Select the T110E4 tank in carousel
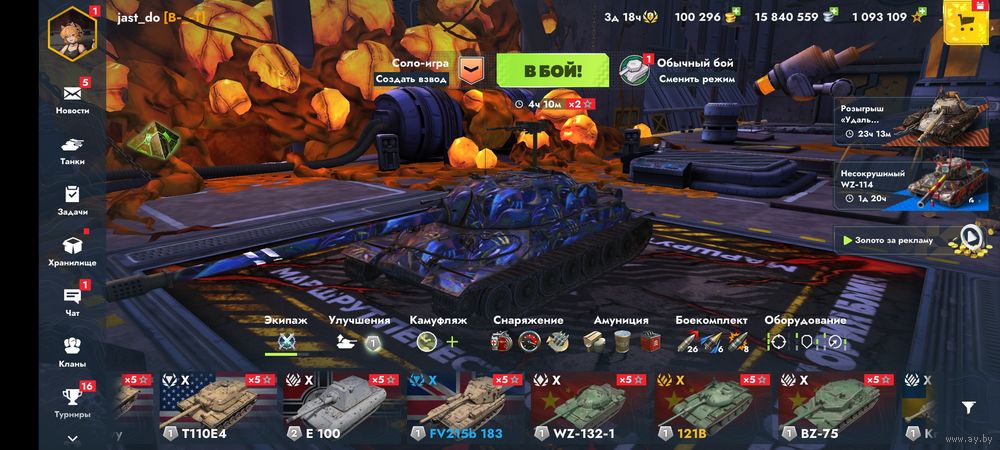The height and width of the screenshot is (450, 1000). (217, 408)
